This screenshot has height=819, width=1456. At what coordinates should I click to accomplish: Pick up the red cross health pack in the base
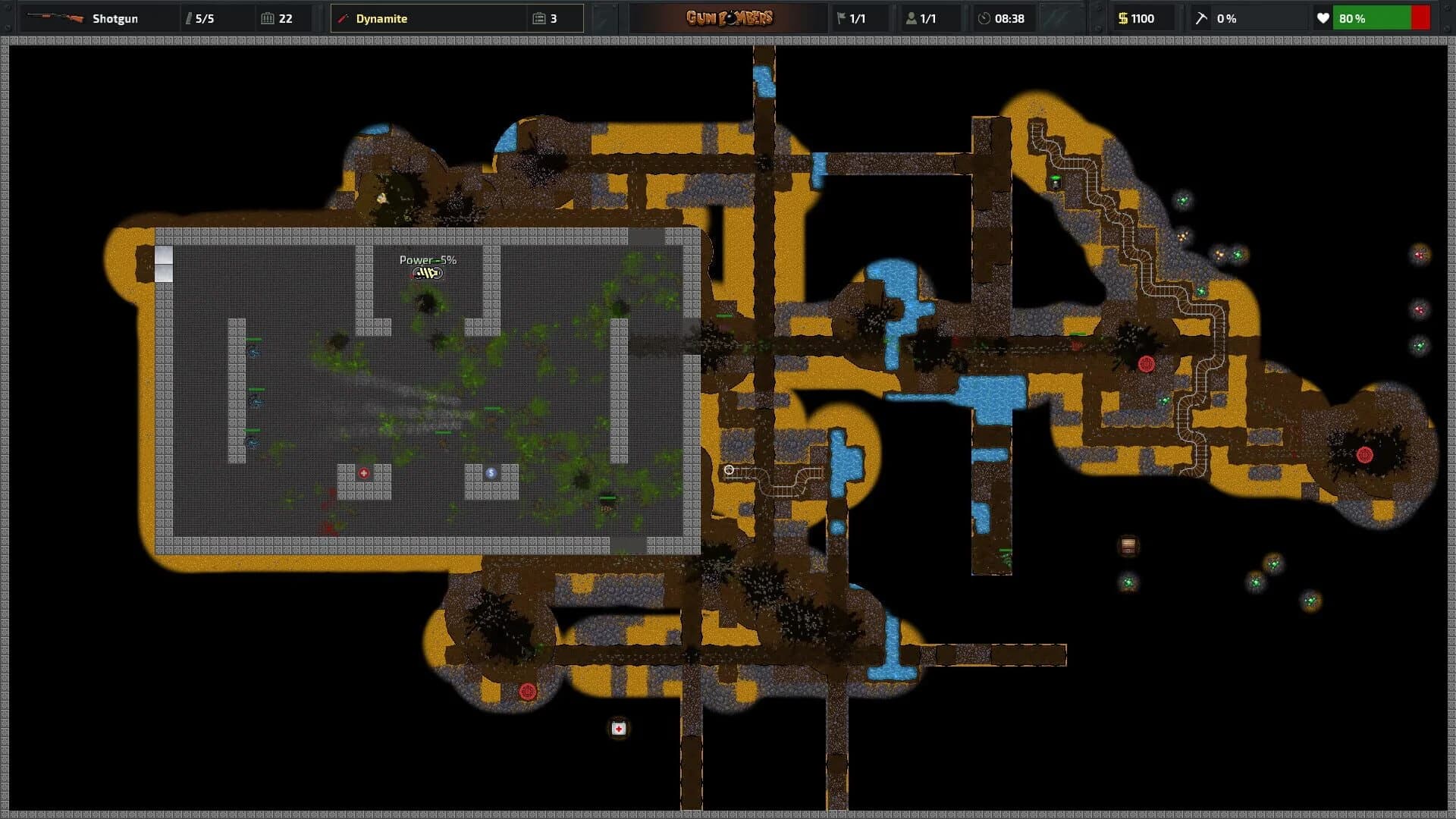365,472
